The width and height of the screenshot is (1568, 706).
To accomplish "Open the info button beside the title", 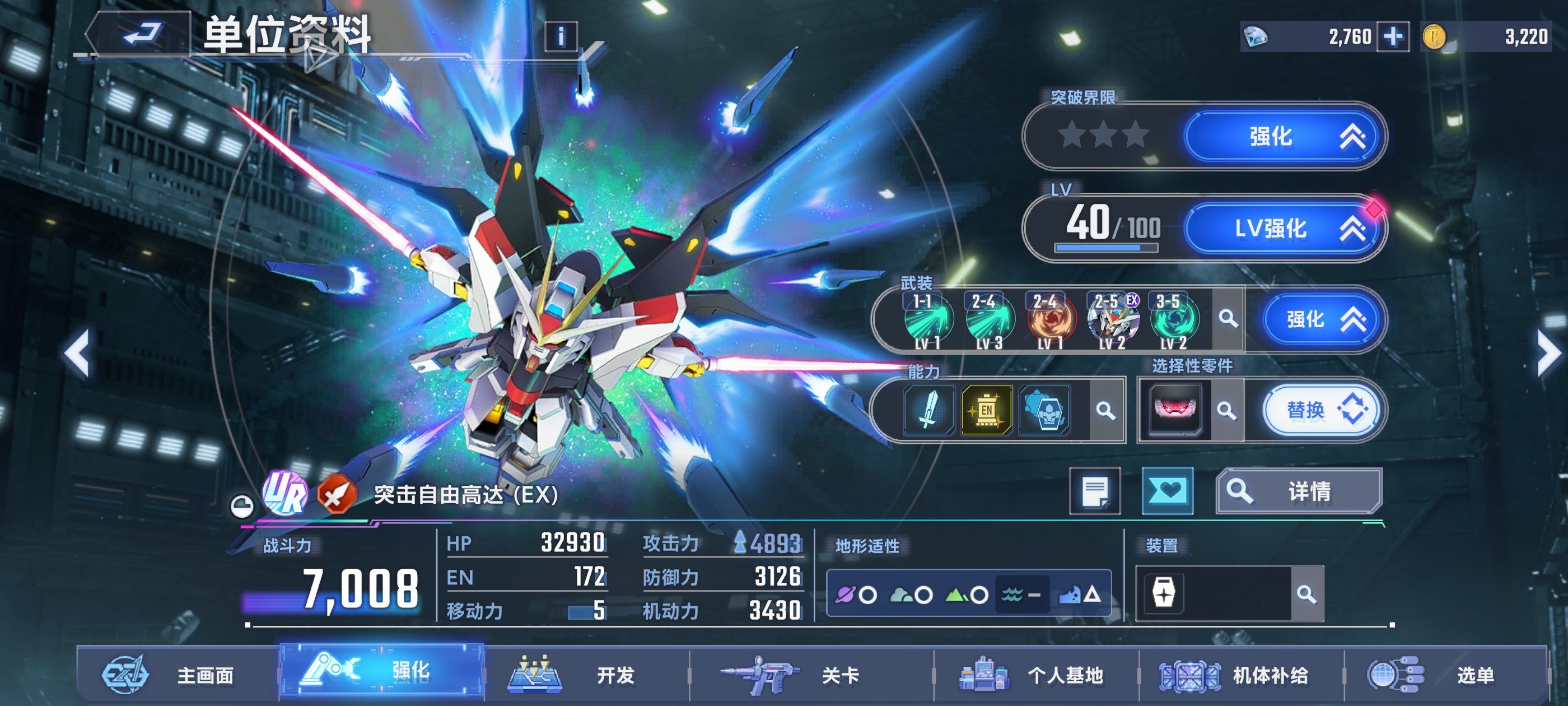I will pos(561,36).
